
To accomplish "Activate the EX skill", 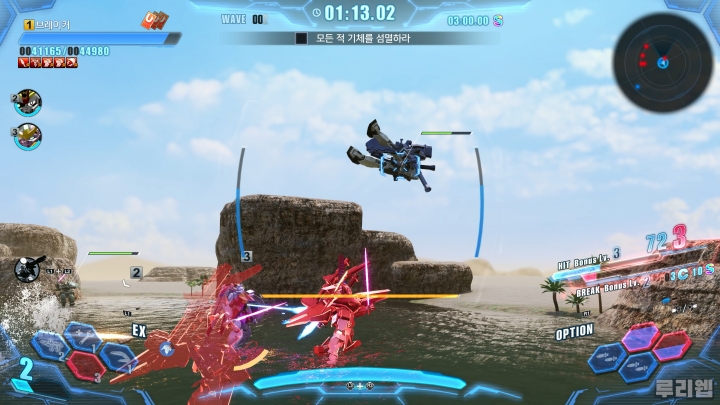I will coord(139,330).
